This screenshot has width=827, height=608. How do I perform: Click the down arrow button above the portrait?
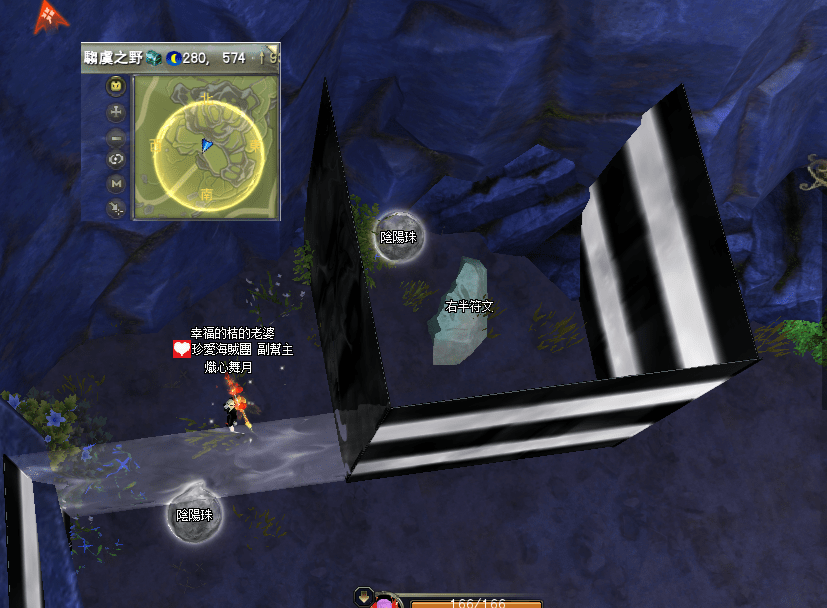(363, 597)
